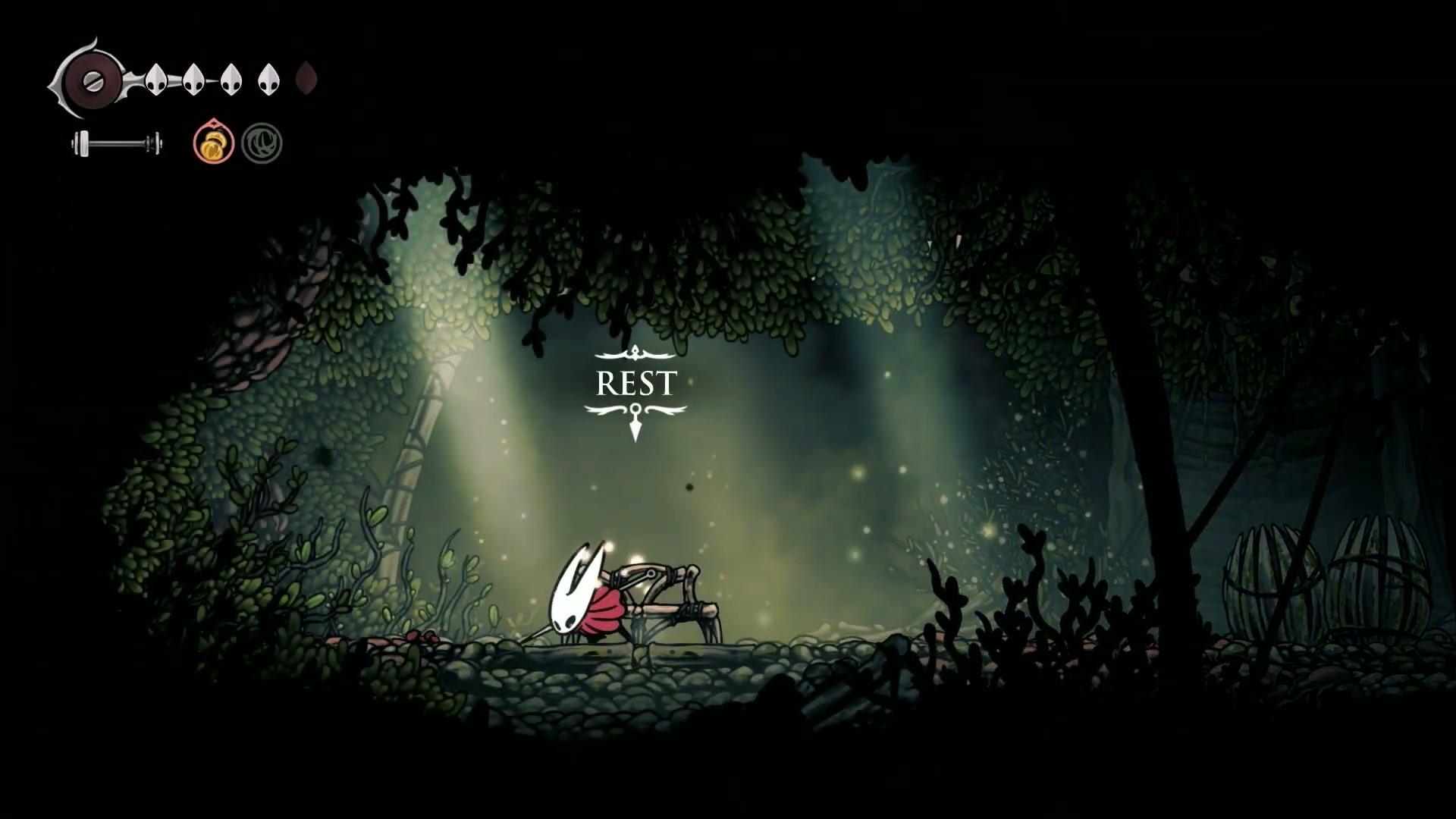The image size is (1456, 819).
Task: Select the grey swirl tool icon
Action: (x=262, y=143)
